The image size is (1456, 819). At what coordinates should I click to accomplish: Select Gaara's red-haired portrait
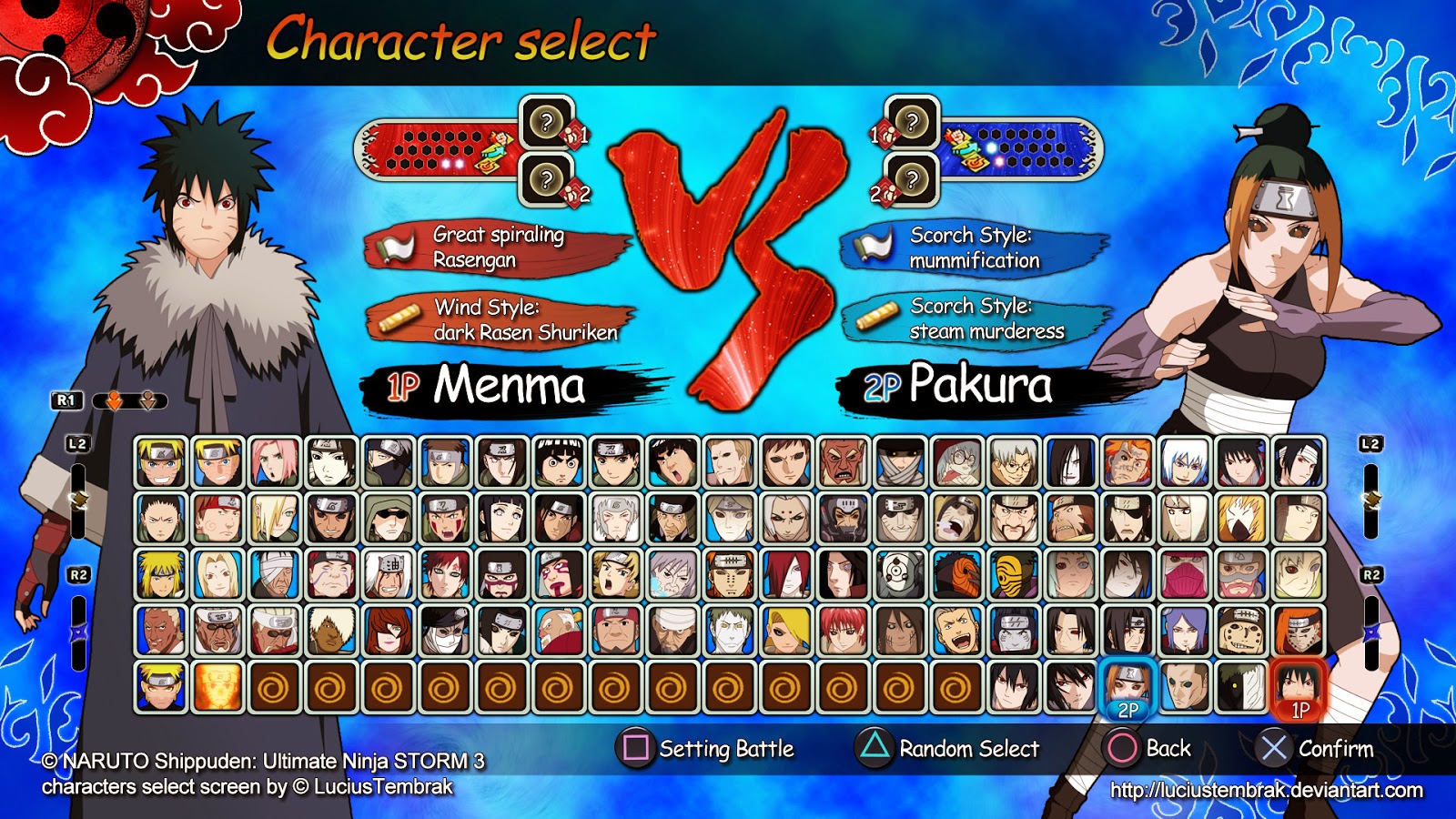[446, 574]
